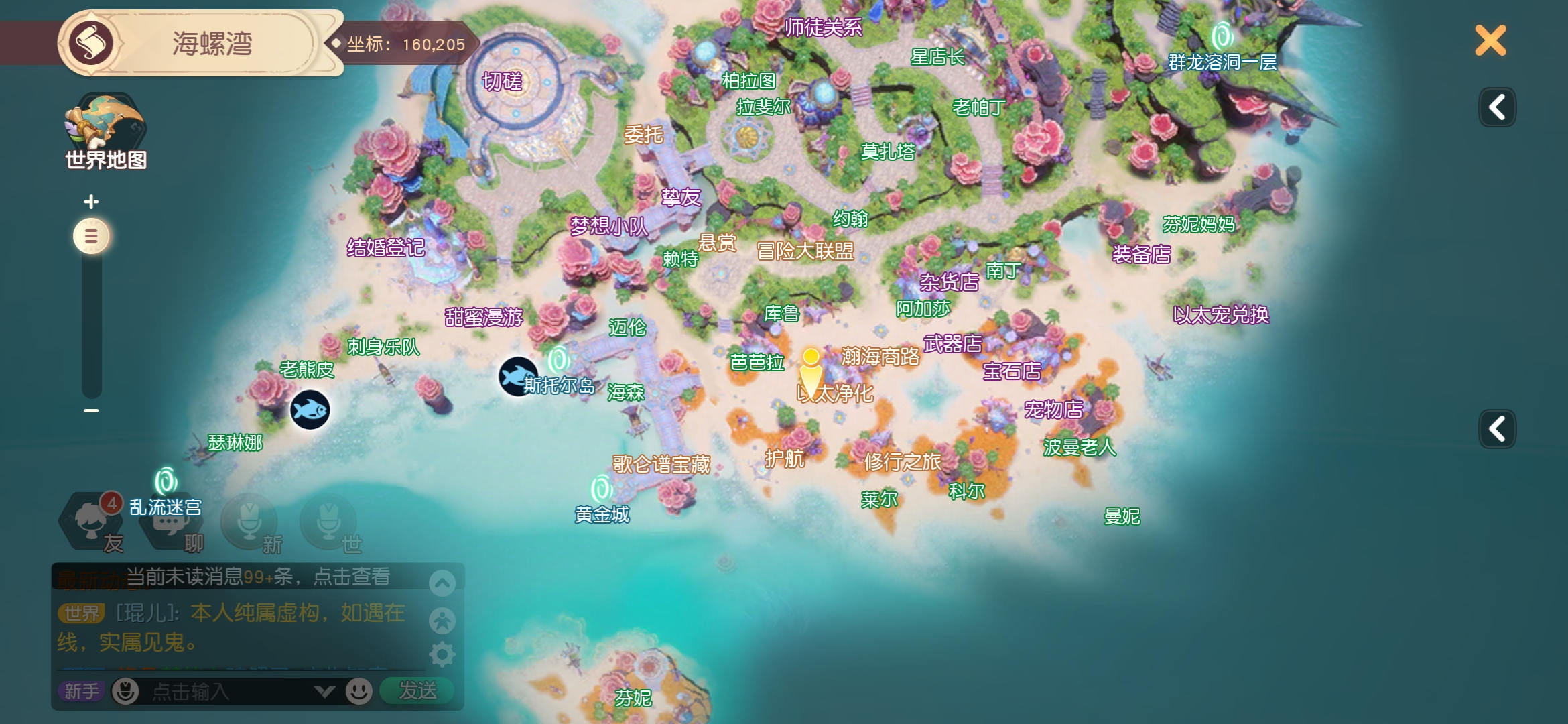
Task: Zoom in the map with the plus button
Action: [x=91, y=202]
